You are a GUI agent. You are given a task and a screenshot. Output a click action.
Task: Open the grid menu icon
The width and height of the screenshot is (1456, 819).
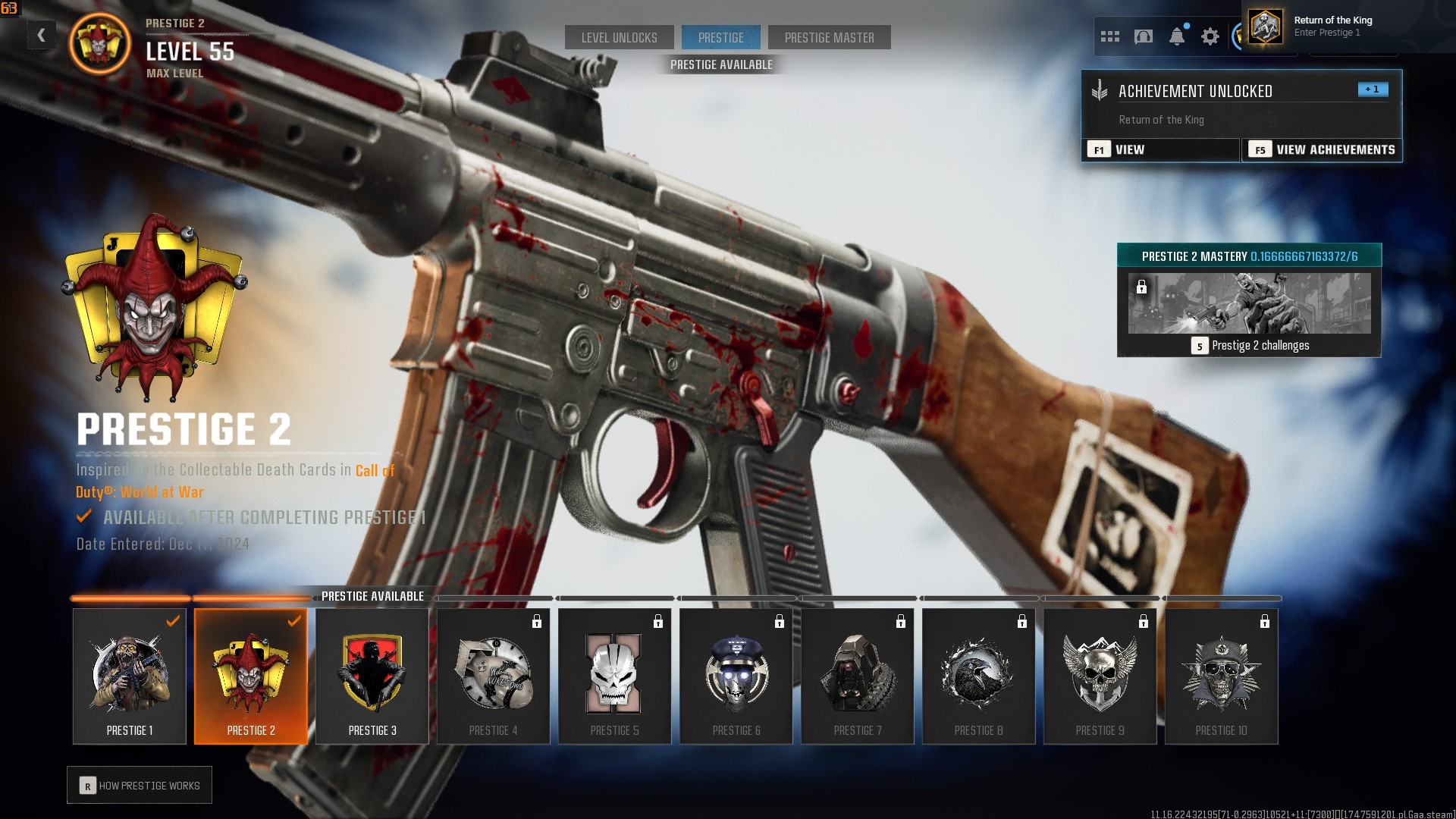1110,36
